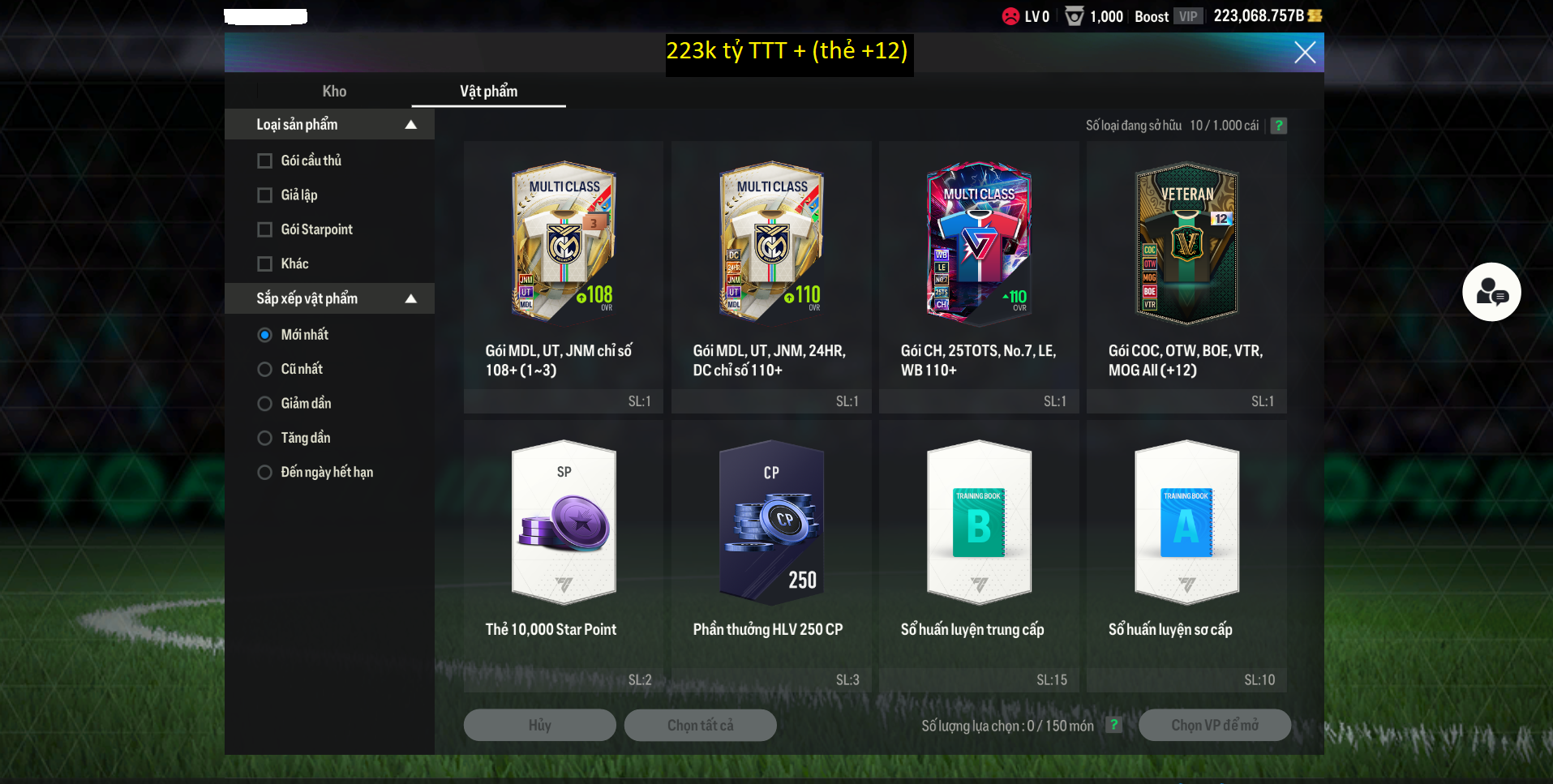Image resolution: width=1553 pixels, height=784 pixels.
Task: Select the Gói MDL, UT, JNM 108+ pack
Action: tap(564, 276)
